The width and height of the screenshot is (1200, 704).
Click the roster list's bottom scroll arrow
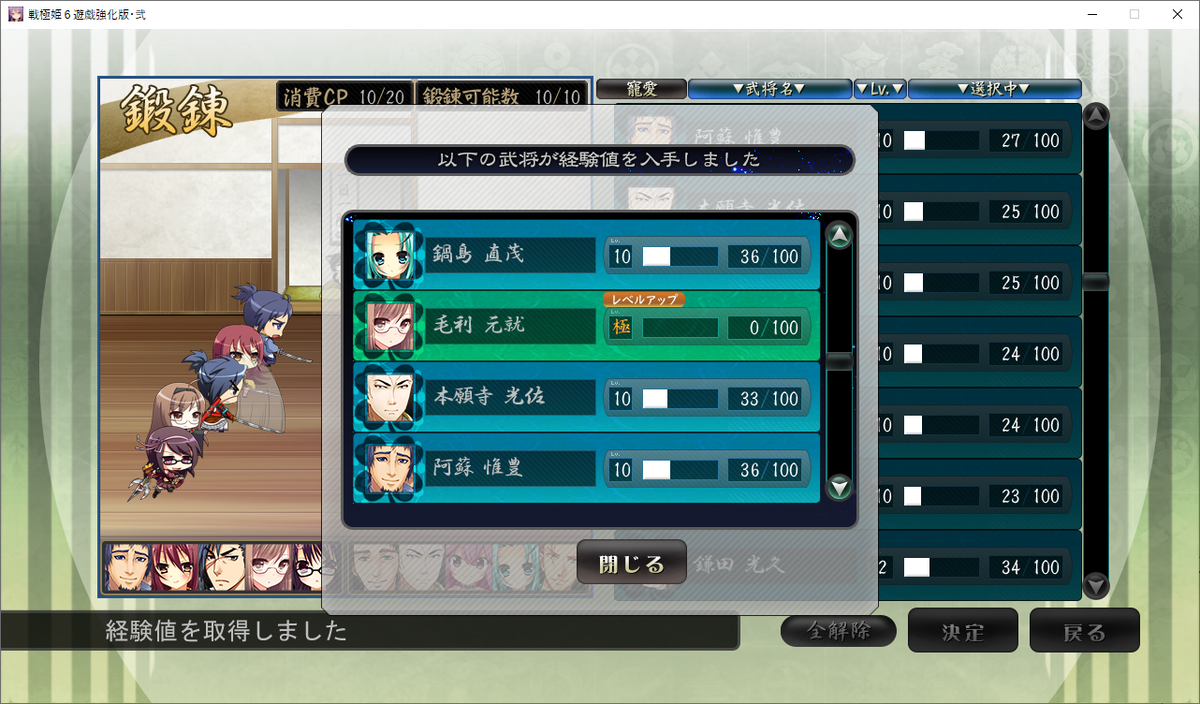click(x=1096, y=585)
